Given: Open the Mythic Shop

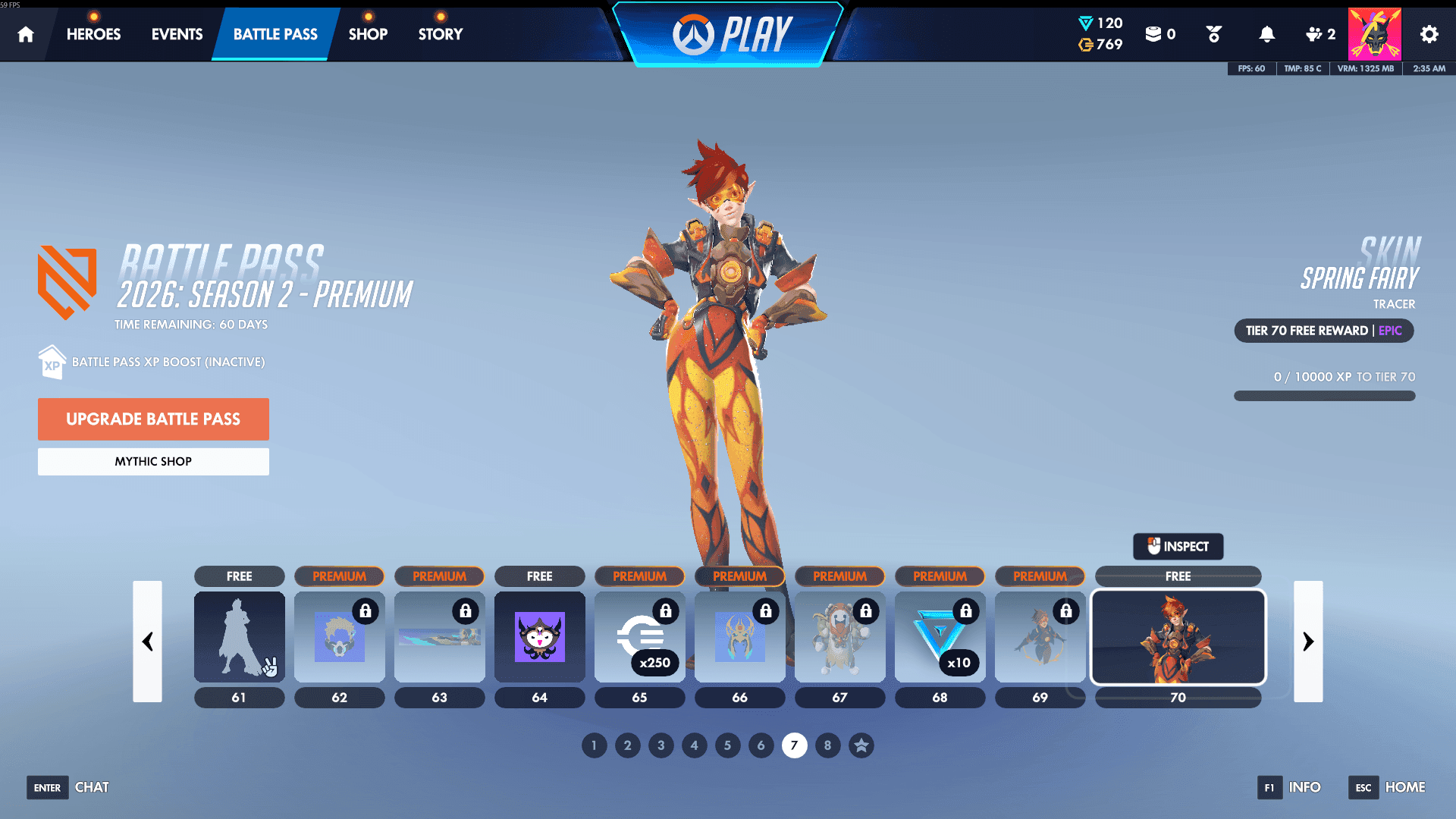Looking at the screenshot, I should (x=153, y=461).
